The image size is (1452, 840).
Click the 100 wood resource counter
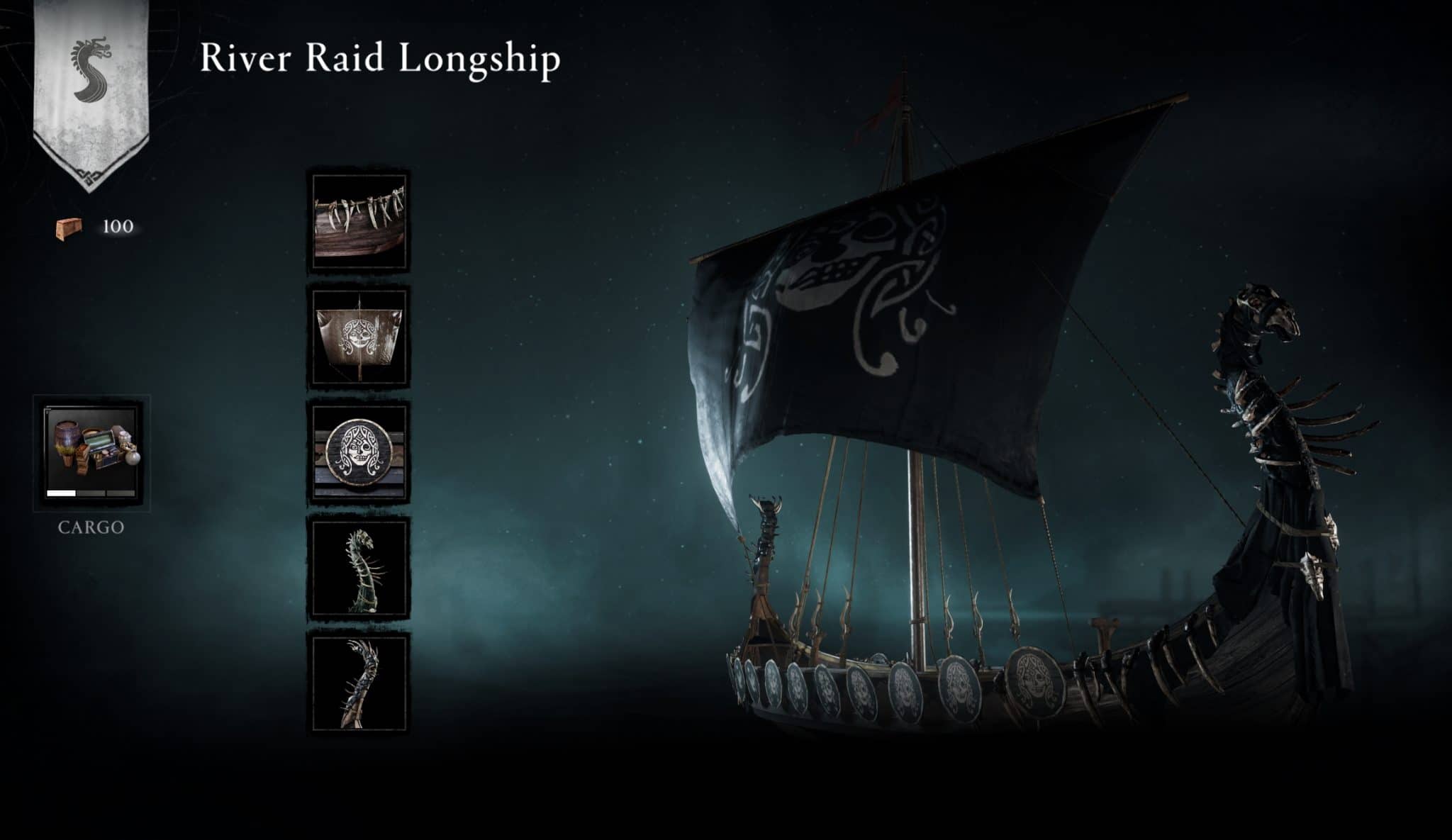pyautogui.click(x=118, y=225)
